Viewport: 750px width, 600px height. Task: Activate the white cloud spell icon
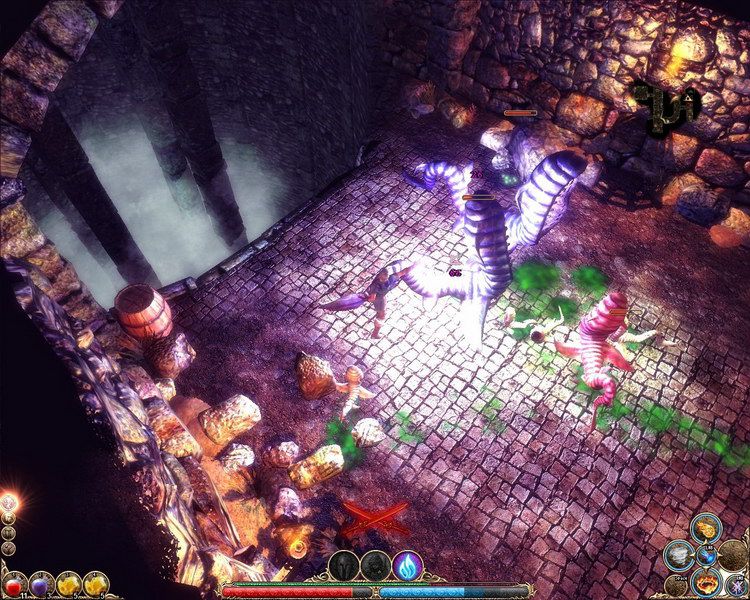[679, 554]
